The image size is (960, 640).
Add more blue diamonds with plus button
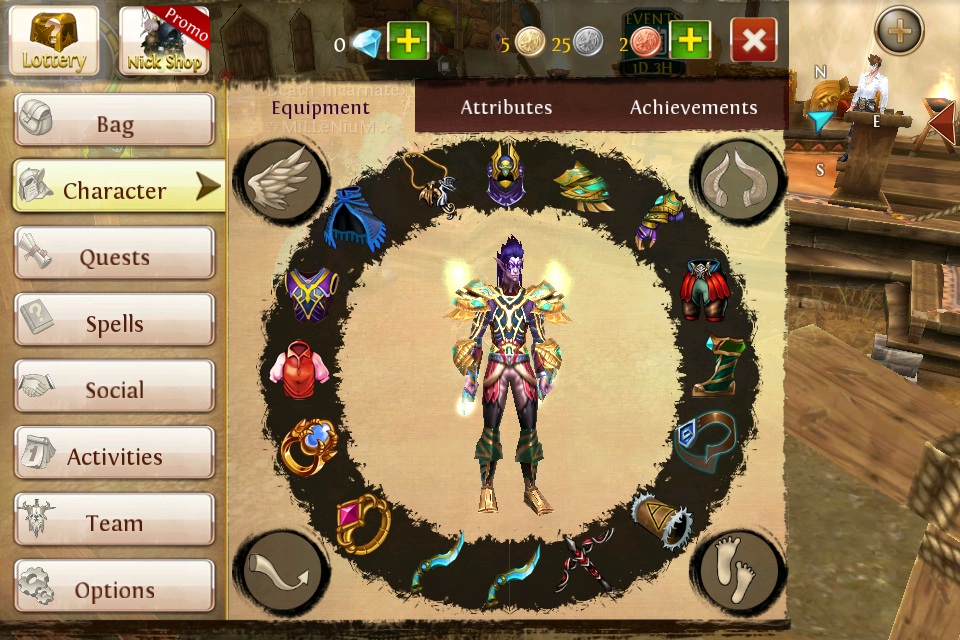click(407, 41)
